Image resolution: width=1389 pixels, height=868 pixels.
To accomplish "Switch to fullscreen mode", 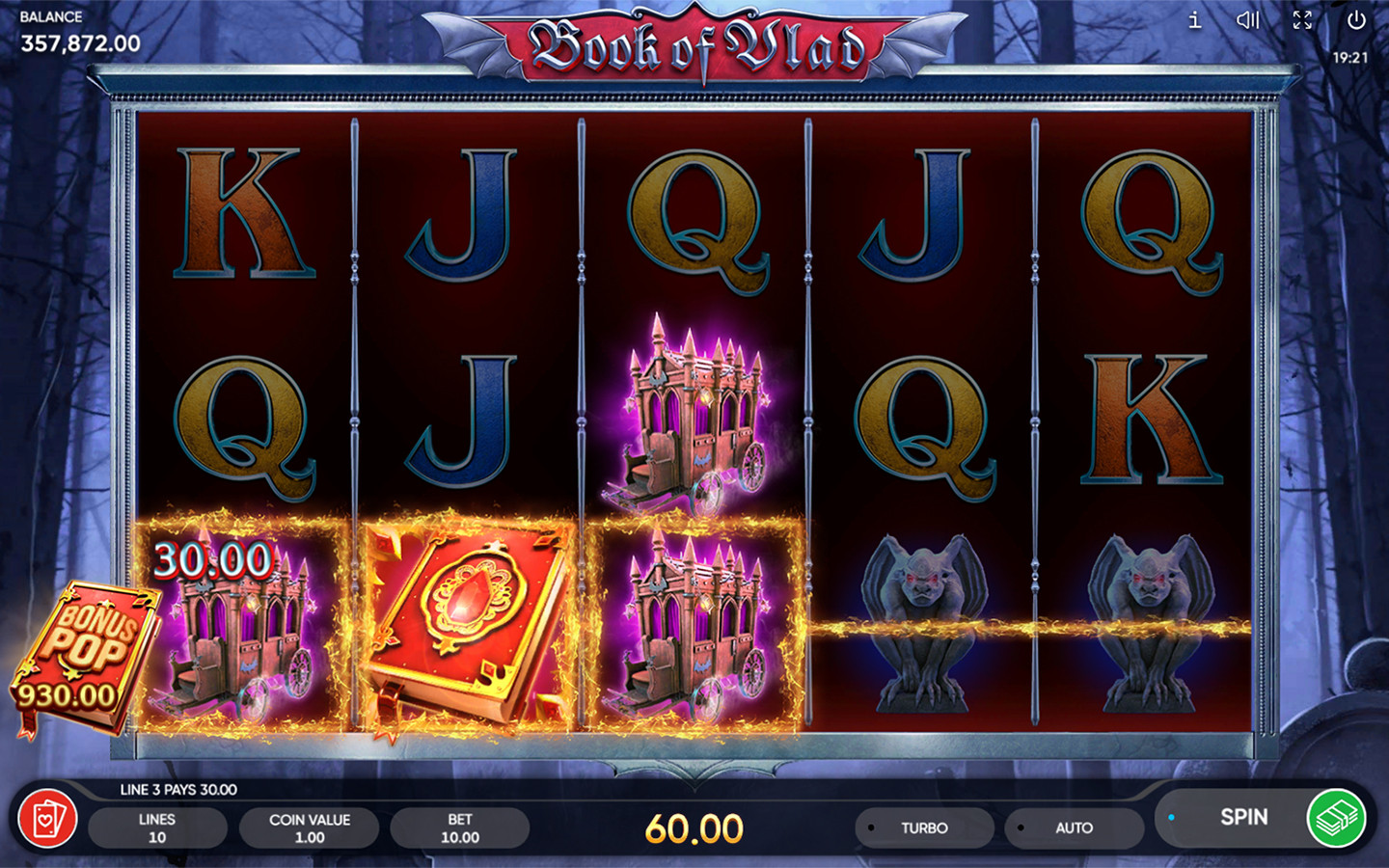I will pos(1302,19).
